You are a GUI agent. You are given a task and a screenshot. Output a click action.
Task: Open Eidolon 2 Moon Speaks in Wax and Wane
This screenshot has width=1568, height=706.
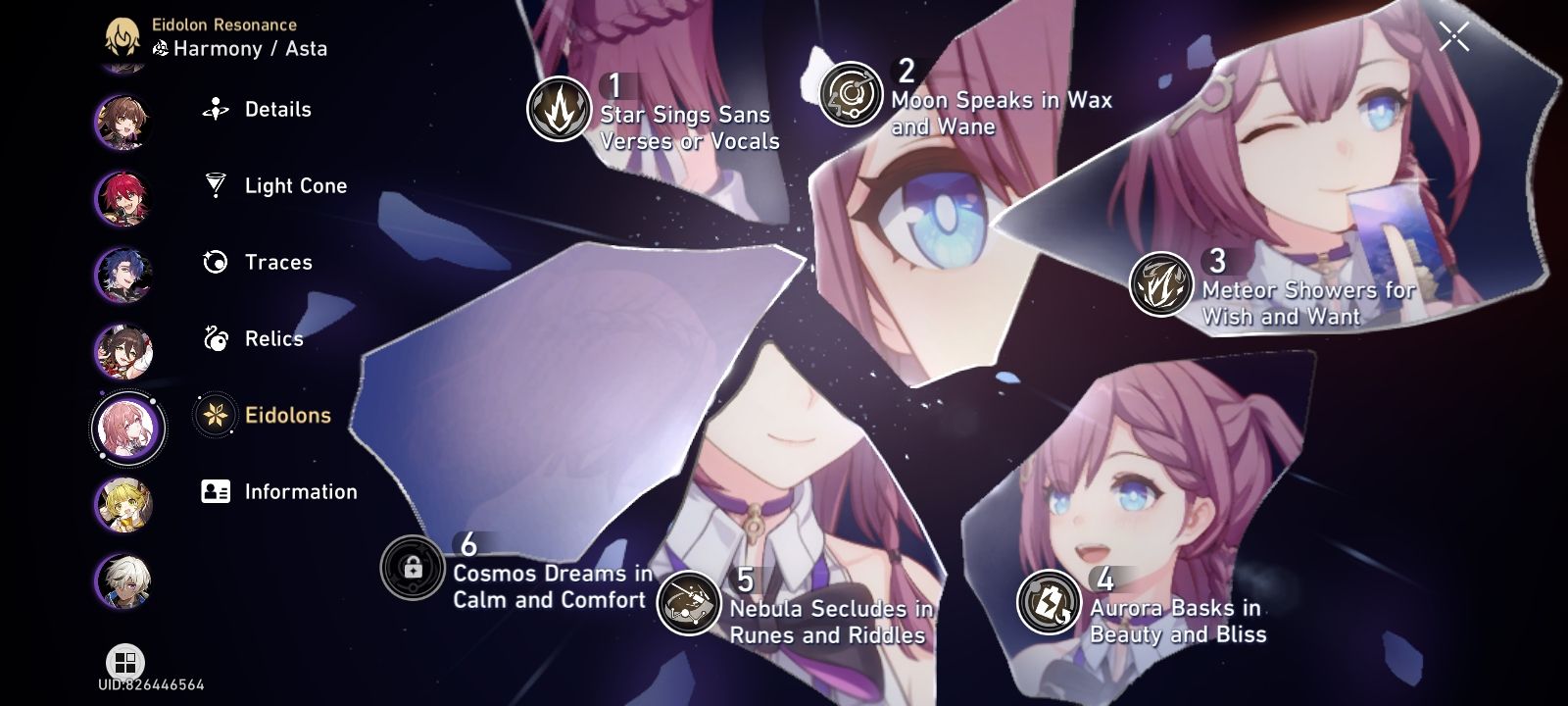(x=849, y=95)
